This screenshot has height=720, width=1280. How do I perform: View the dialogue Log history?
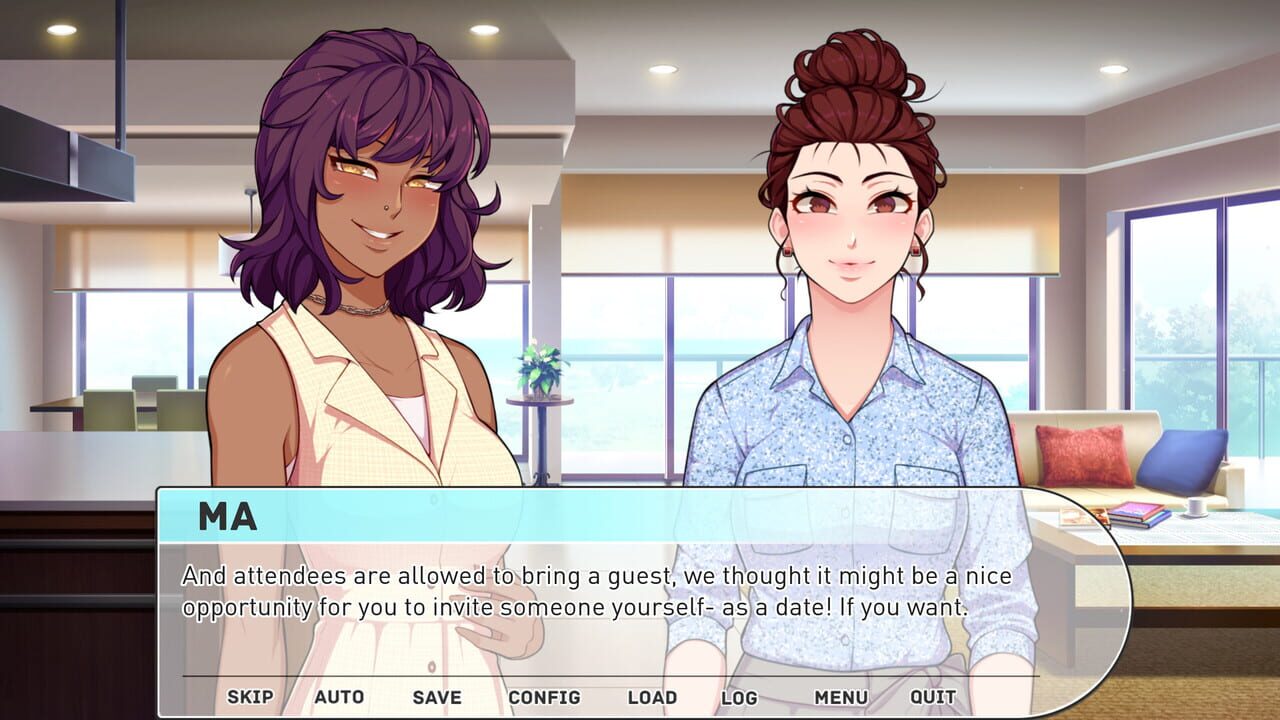(x=738, y=697)
